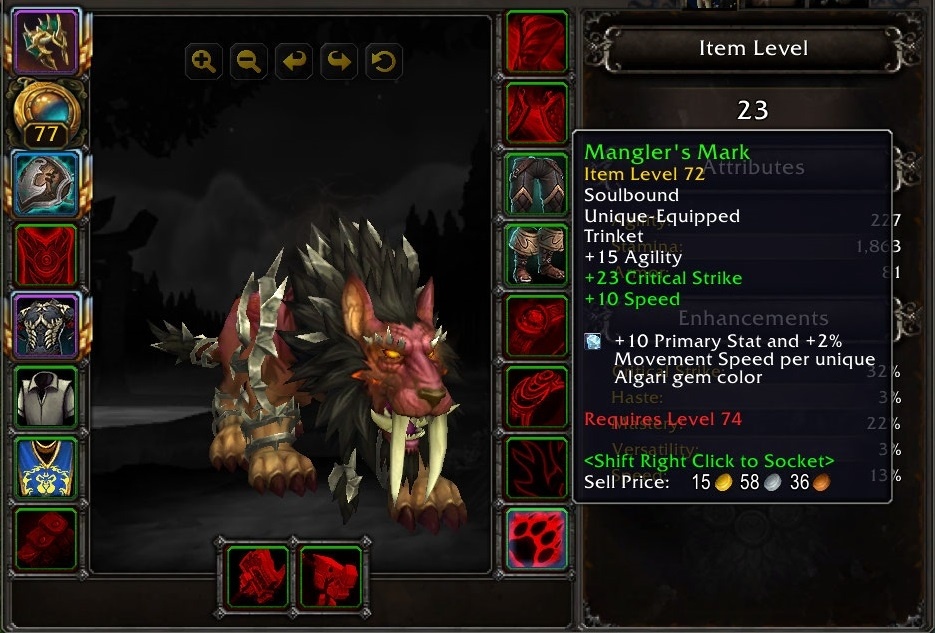Open the necklace slot showing 77
Image resolution: width=935 pixels, height=633 pixels.
tap(45, 112)
